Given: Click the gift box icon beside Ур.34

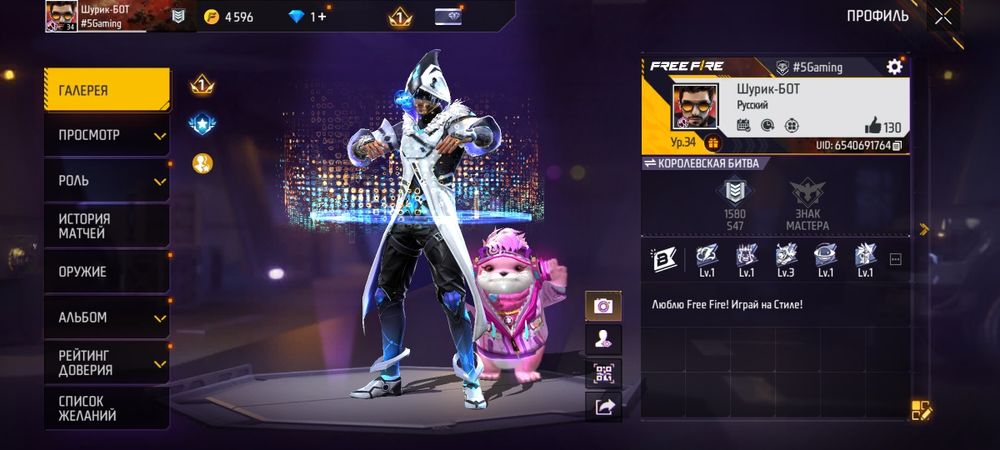Looking at the screenshot, I should pyautogui.click(x=714, y=143).
